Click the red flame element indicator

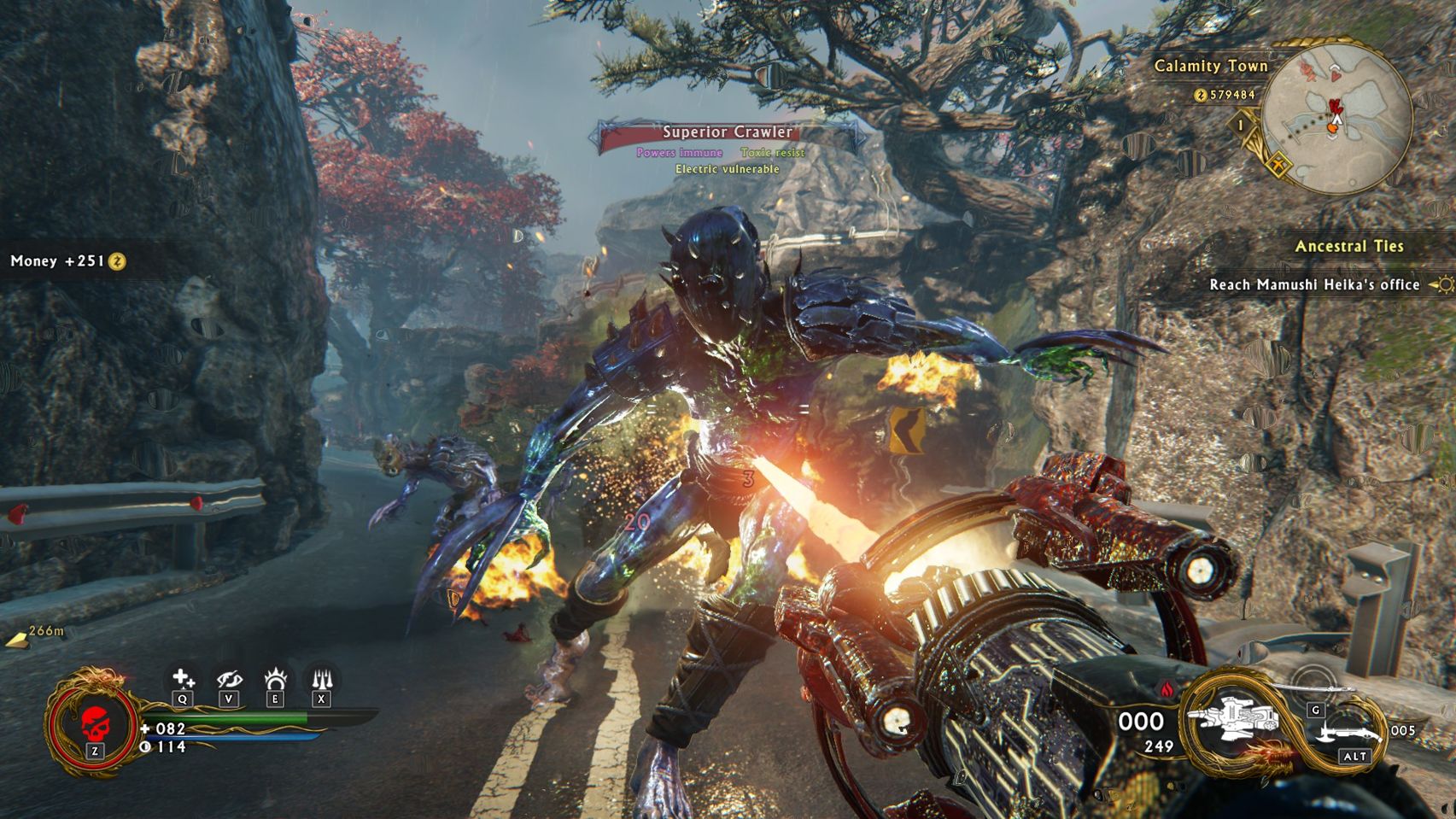click(x=1168, y=689)
